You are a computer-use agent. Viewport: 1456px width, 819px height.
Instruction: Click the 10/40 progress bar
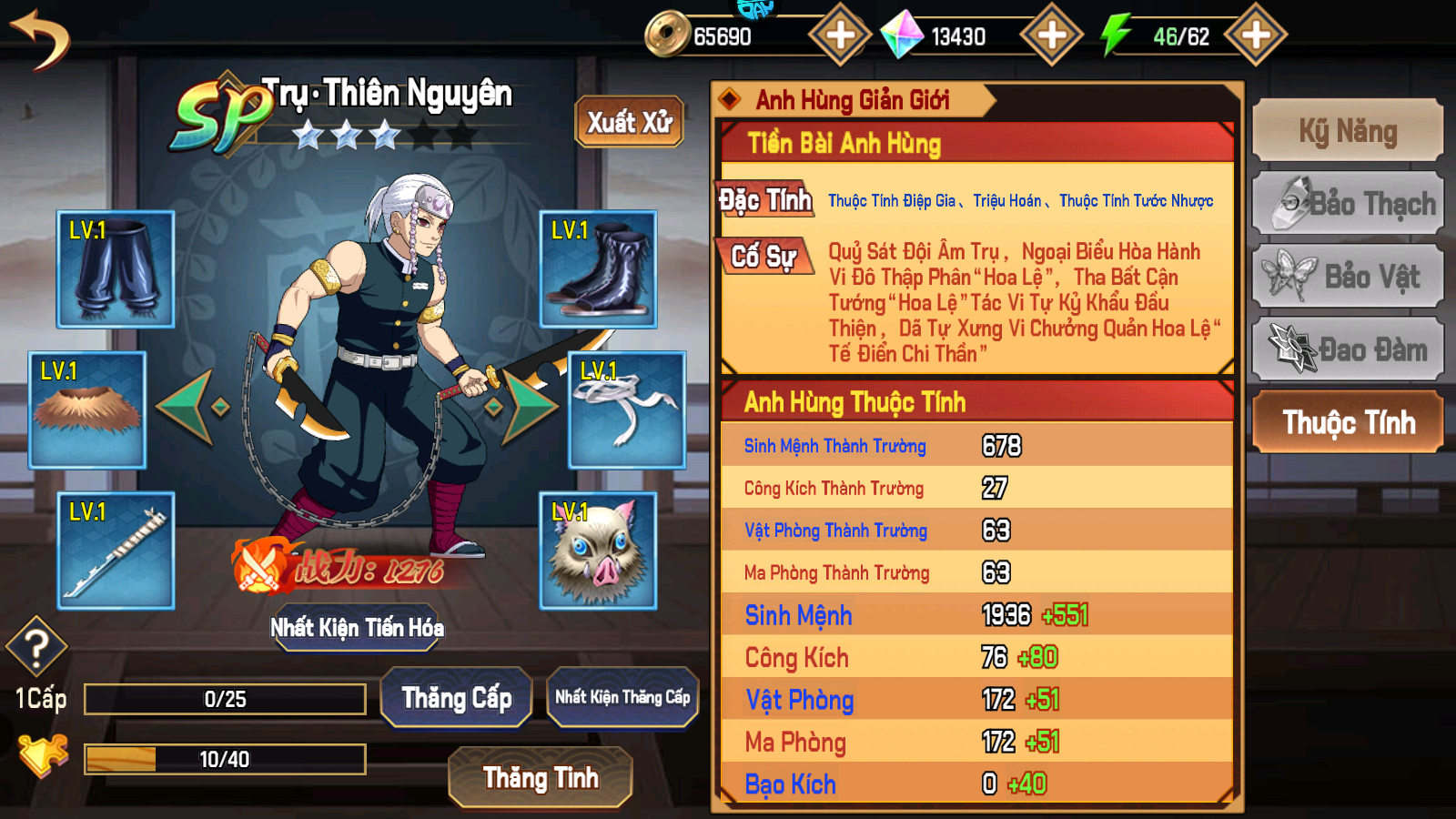pyautogui.click(x=223, y=758)
